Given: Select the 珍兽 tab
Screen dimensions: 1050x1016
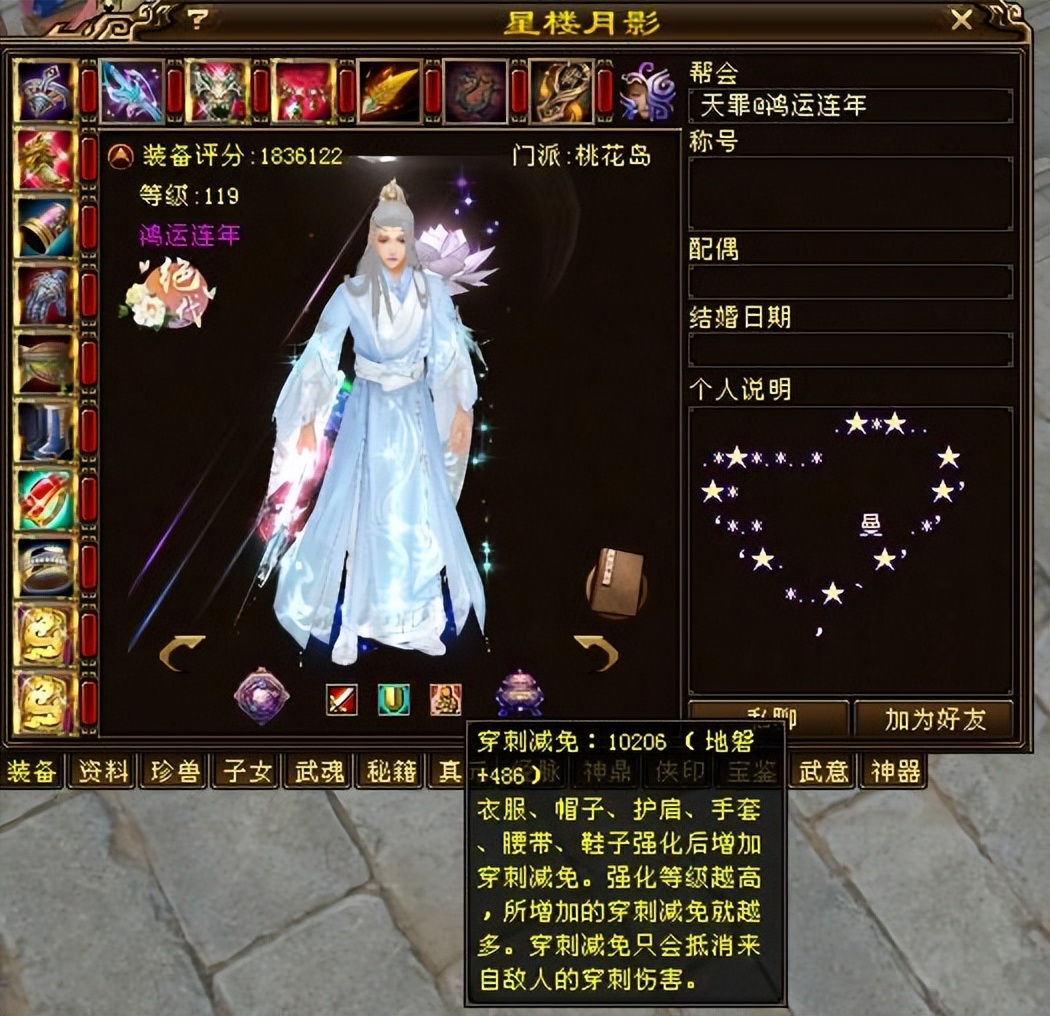Looking at the screenshot, I should (x=176, y=771).
